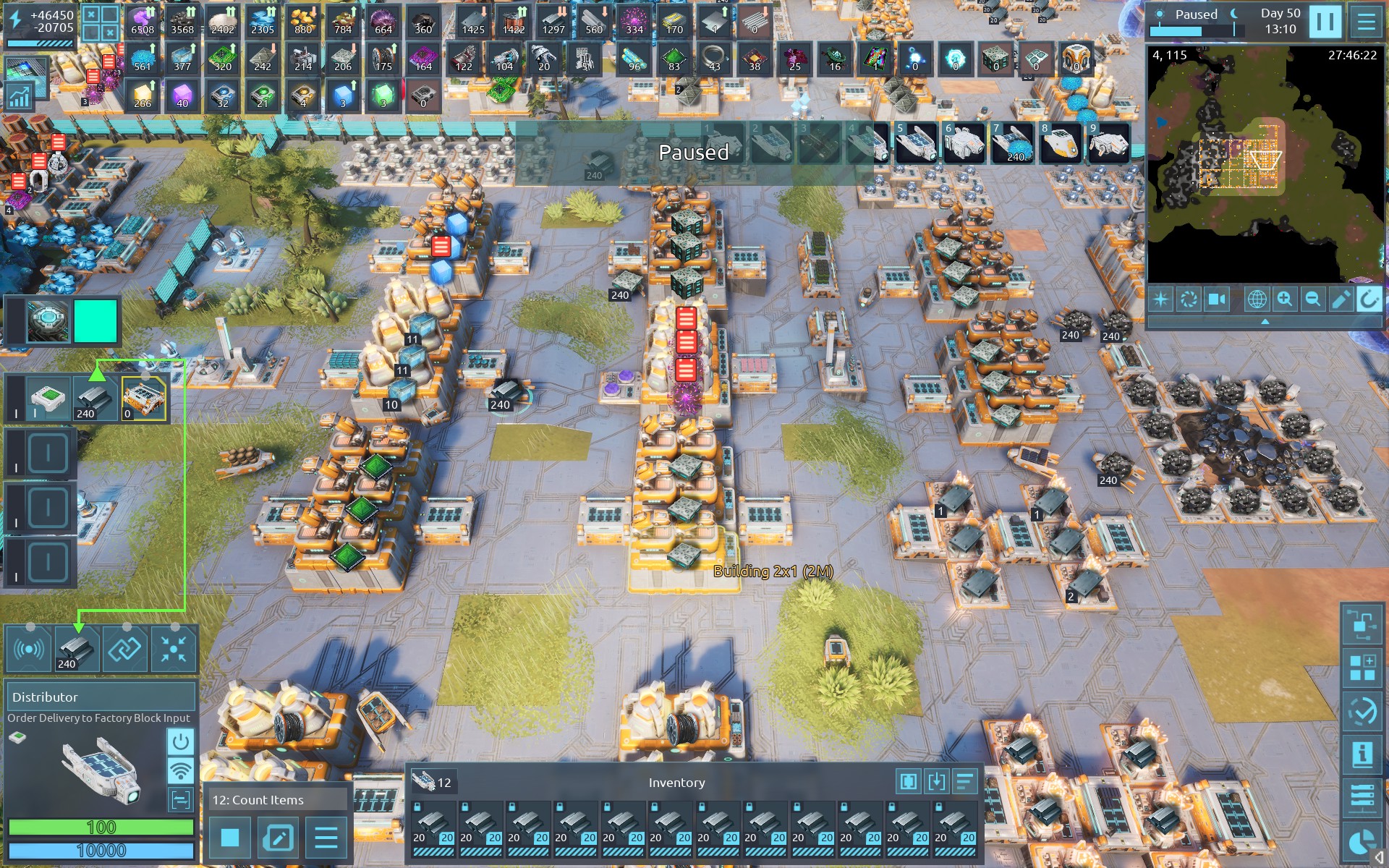Image resolution: width=1389 pixels, height=868 pixels.
Task: Toggle the pause button
Action: point(1325,22)
